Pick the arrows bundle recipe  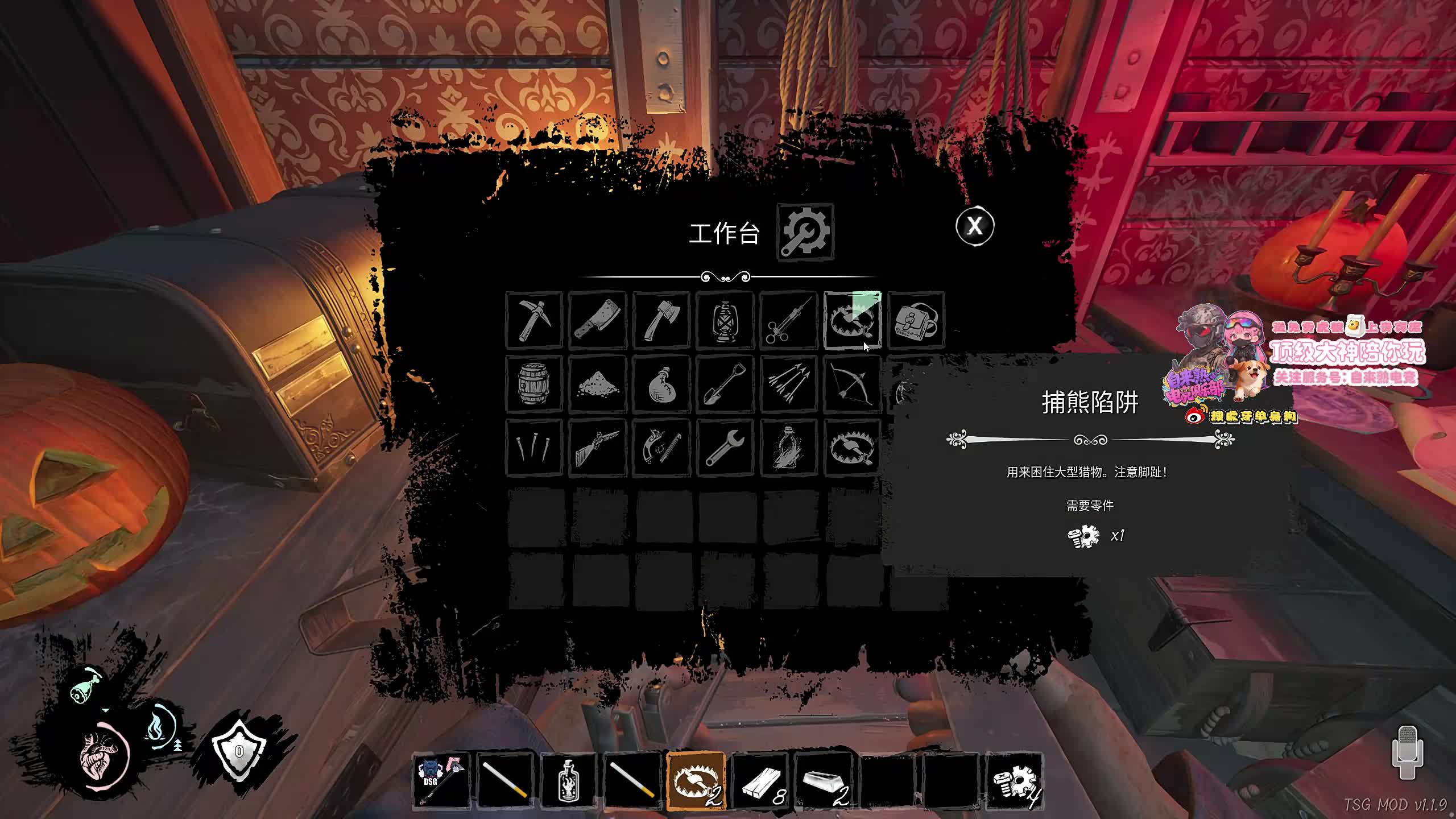789,384
